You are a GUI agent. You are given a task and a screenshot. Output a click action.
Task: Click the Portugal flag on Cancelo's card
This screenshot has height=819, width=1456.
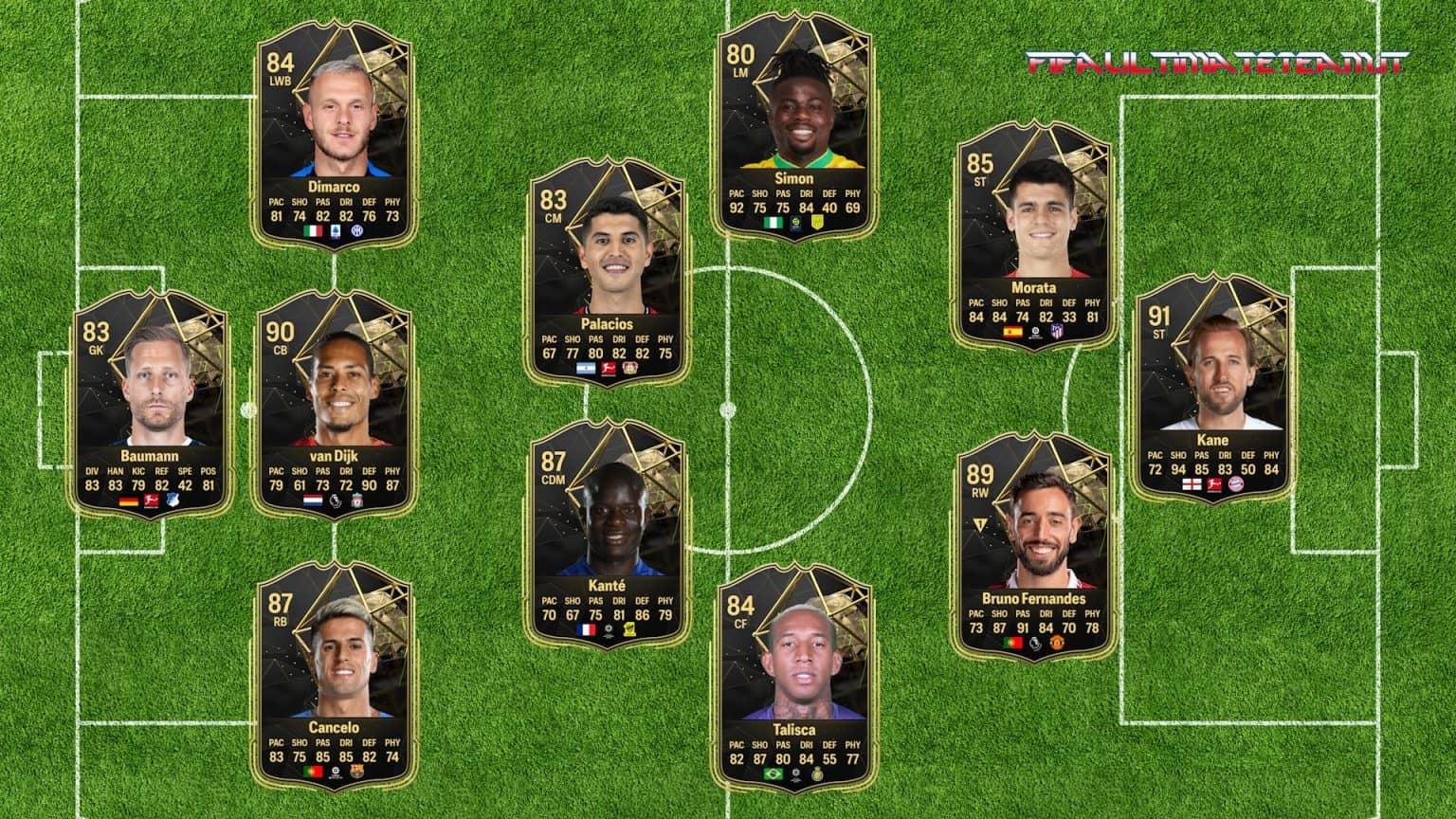click(x=314, y=771)
